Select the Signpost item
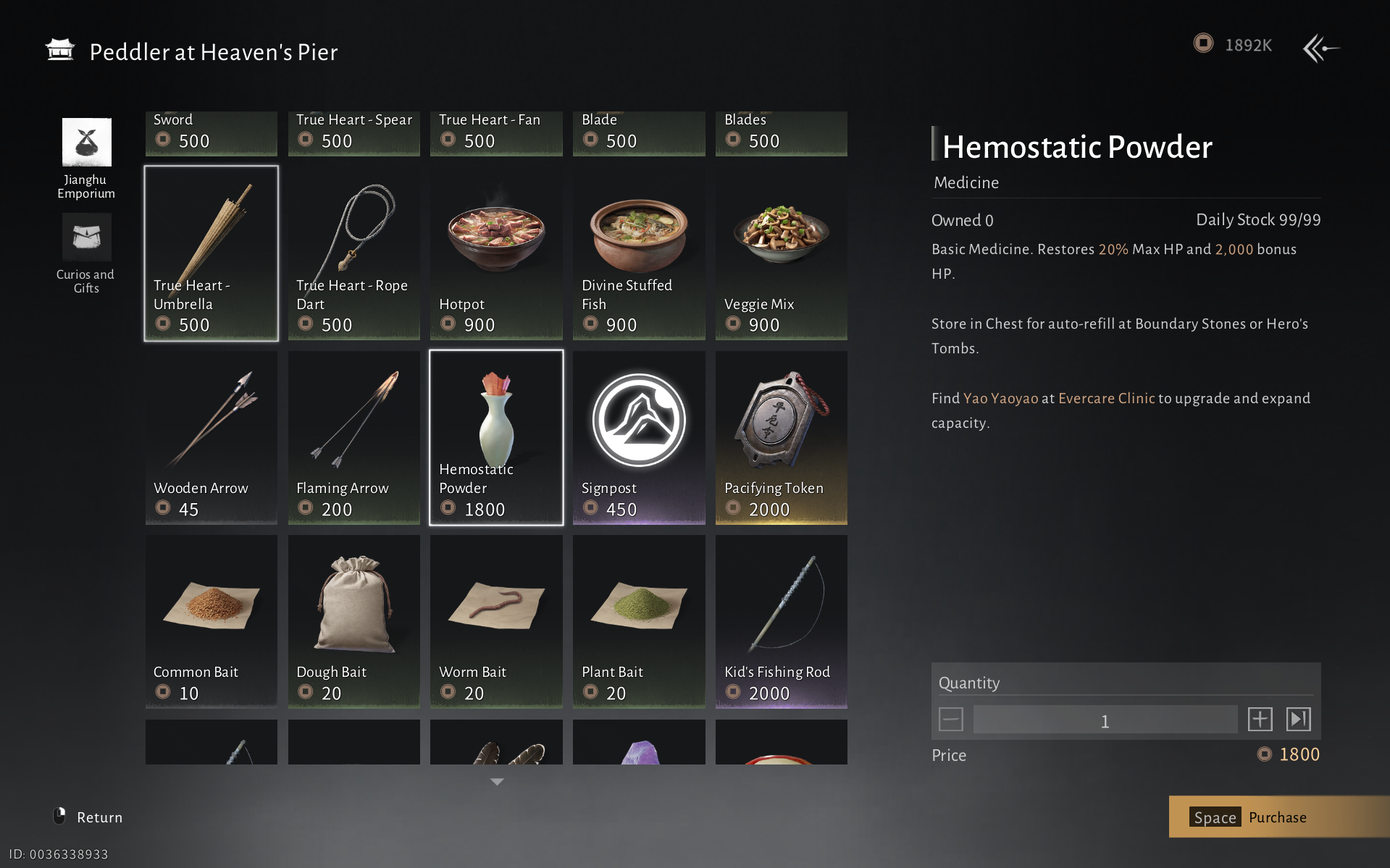 point(638,437)
